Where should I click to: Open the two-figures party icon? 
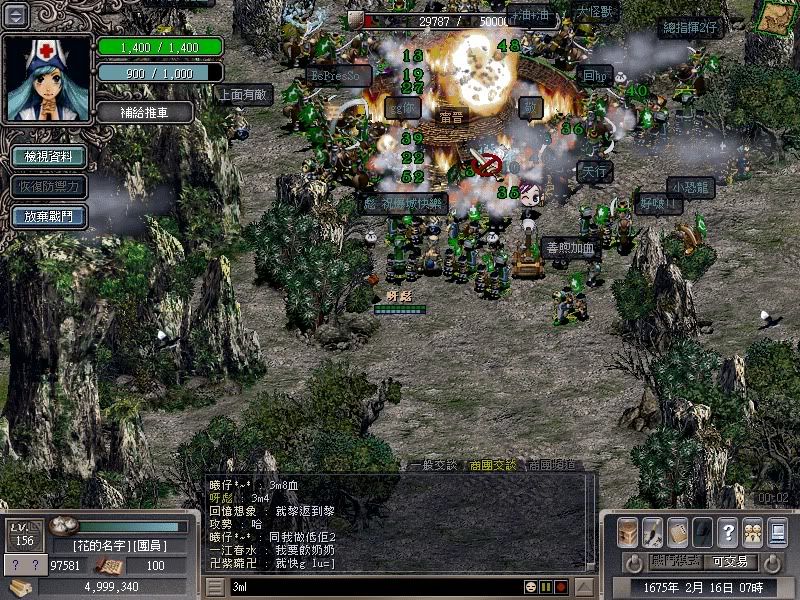click(752, 532)
